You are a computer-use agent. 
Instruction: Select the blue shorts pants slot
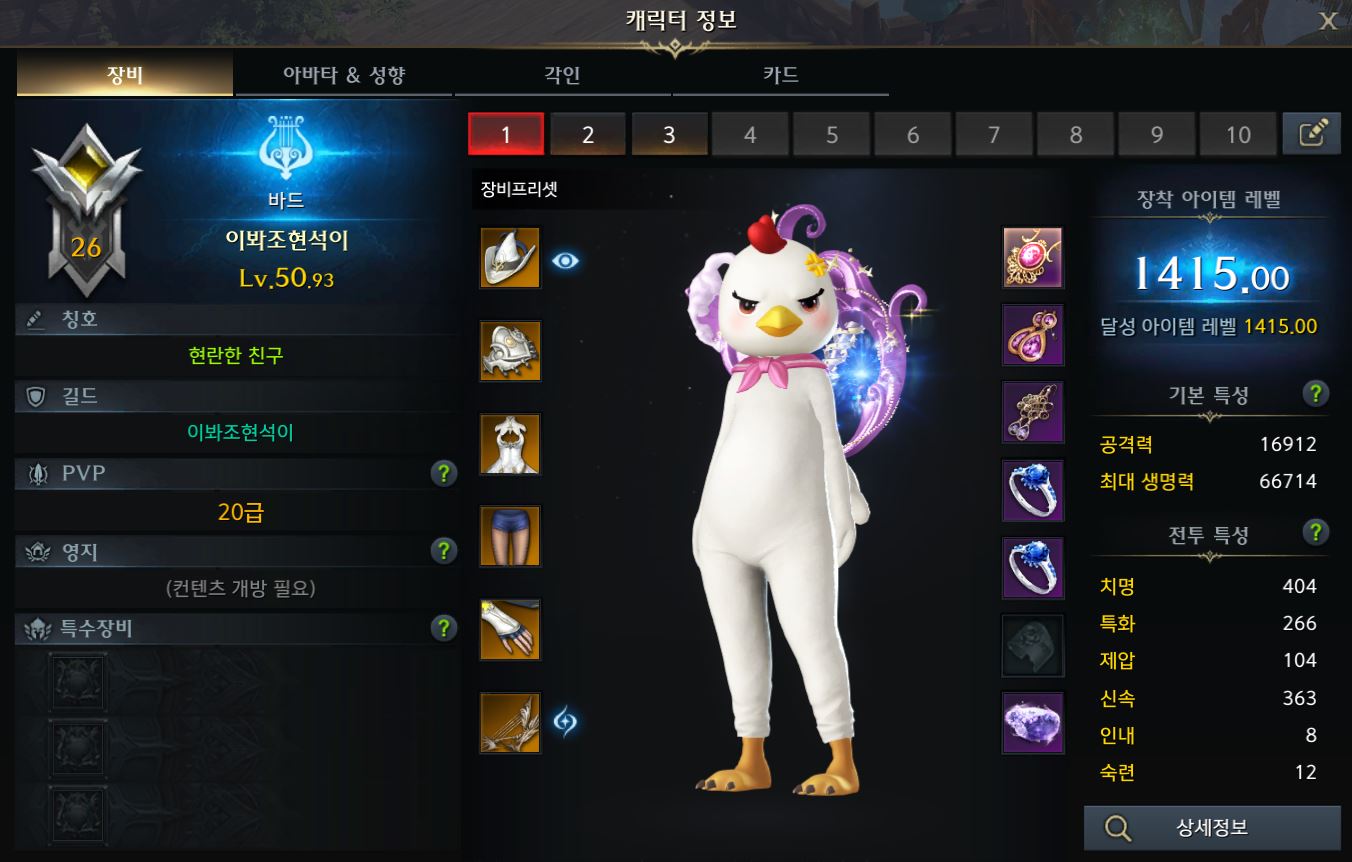coord(510,536)
